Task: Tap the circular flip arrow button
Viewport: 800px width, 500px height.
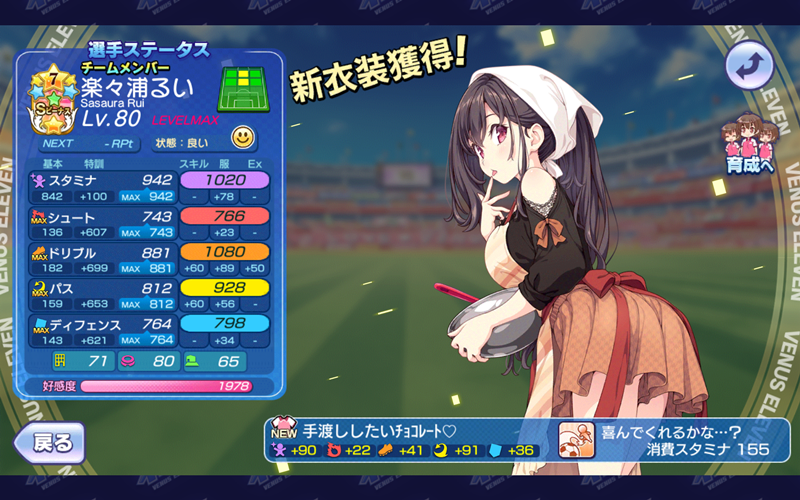Action: click(x=750, y=67)
